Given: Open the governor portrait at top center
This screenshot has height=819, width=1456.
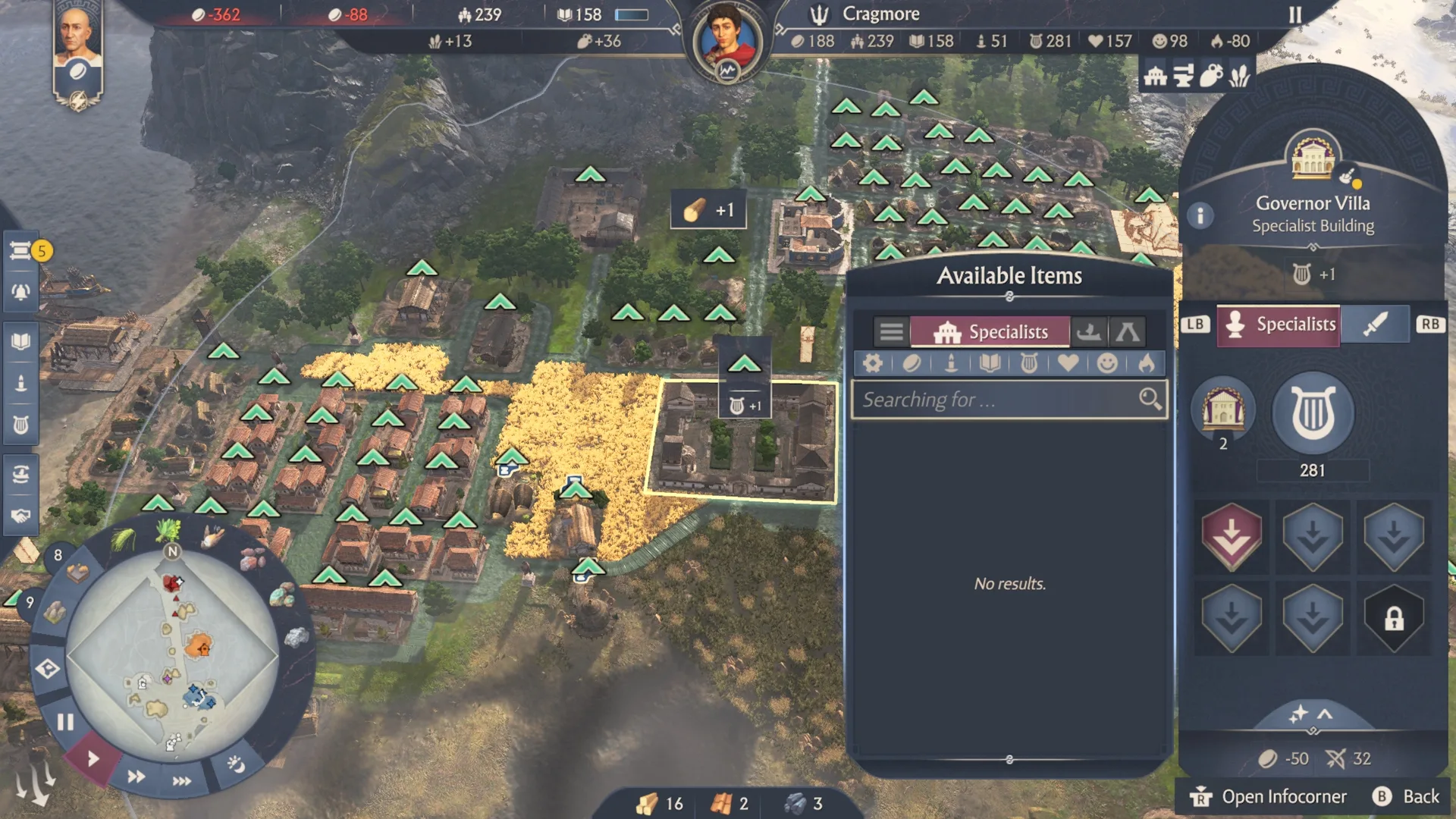Looking at the screenshot, I should tap(727, 42).
